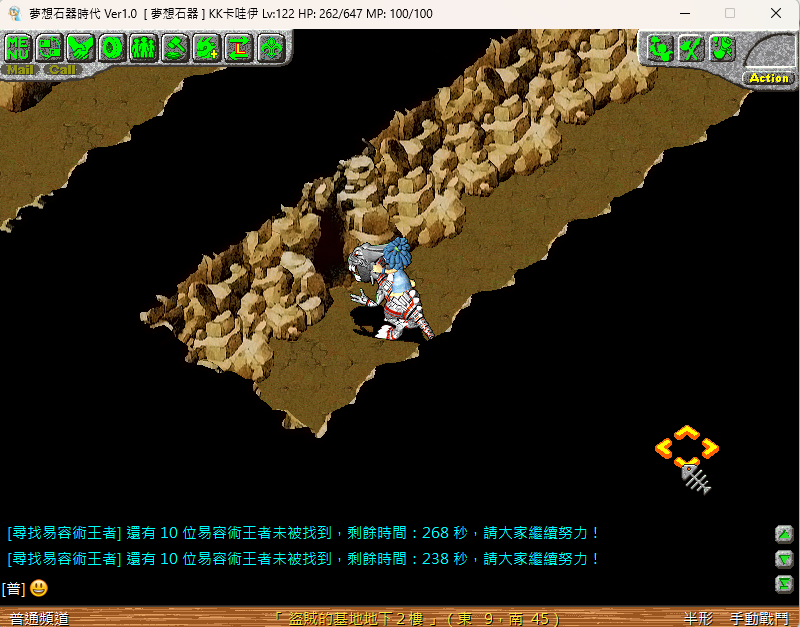Open the dragon pet icon with plus
Image resolution: width=800 pixels, height=627 pixels.
207,47
